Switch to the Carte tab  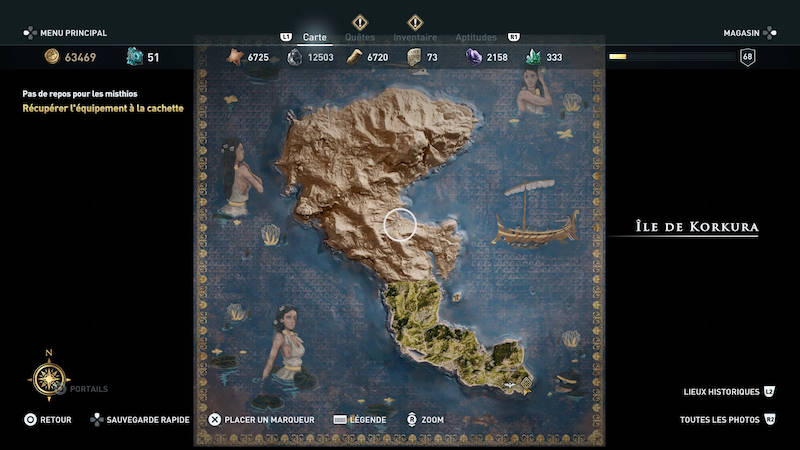[315, 37]
